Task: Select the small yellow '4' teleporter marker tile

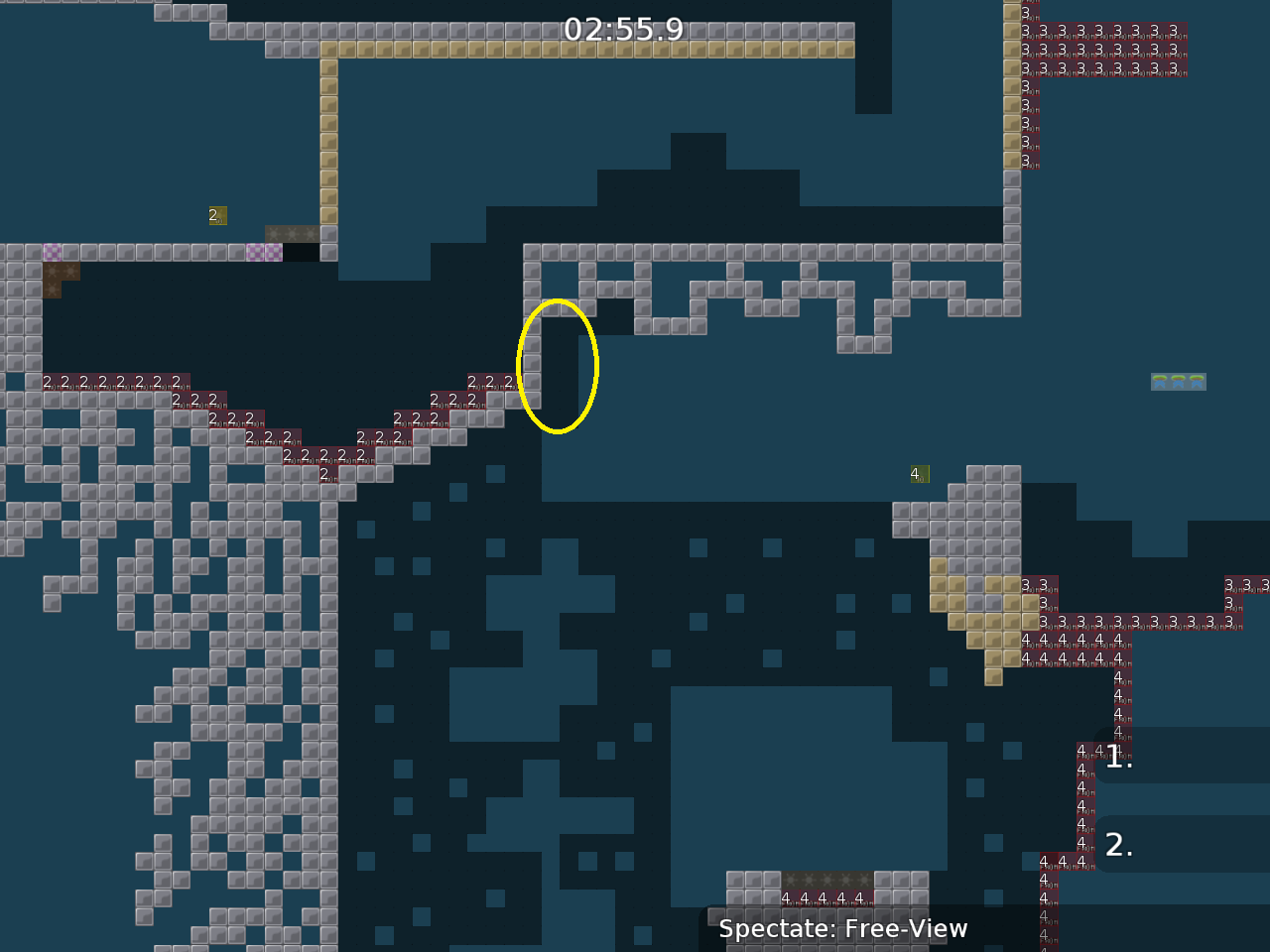Action: tap(918, 474)
